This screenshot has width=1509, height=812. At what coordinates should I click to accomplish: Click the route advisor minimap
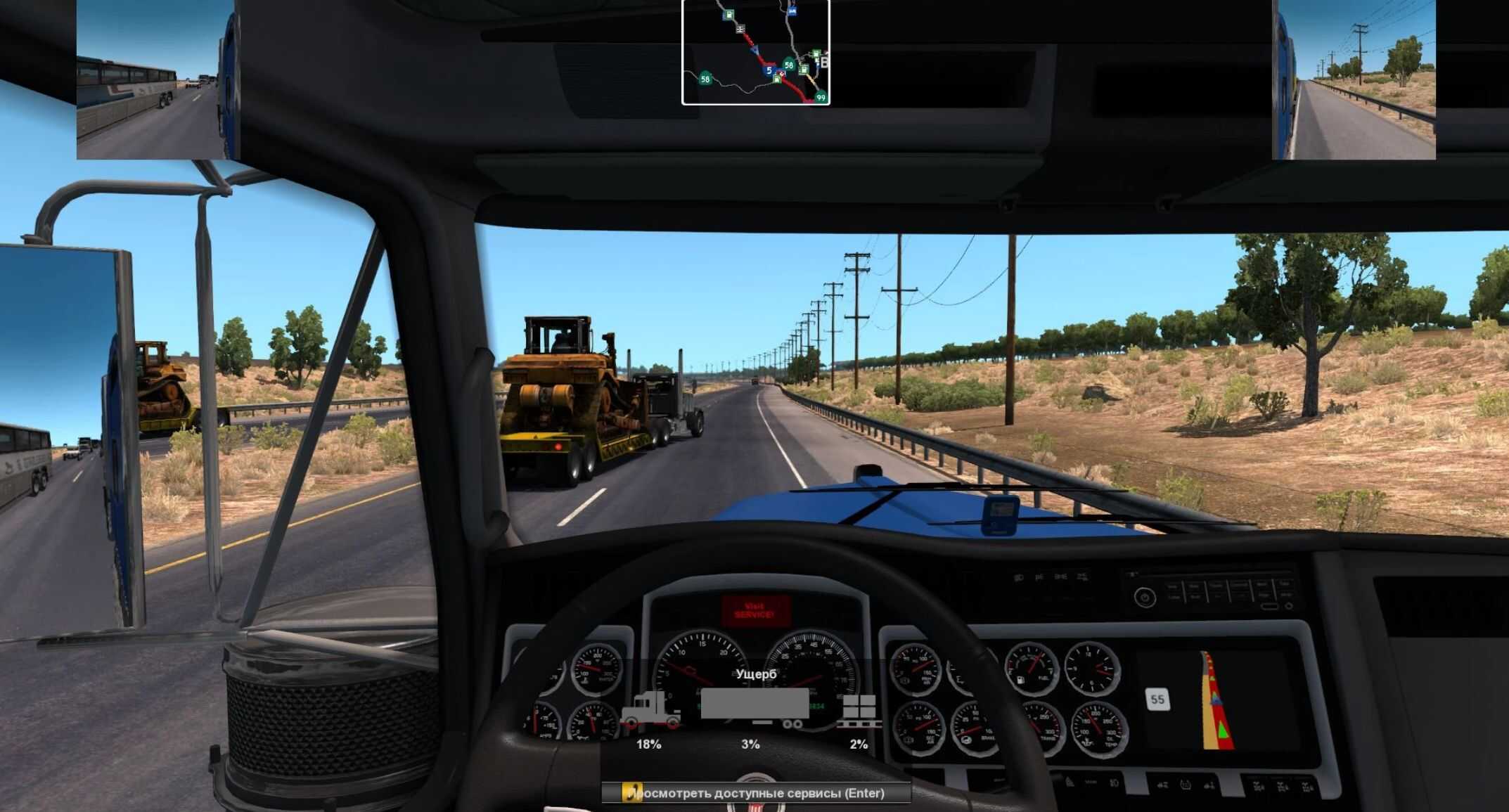pos(755,52)
